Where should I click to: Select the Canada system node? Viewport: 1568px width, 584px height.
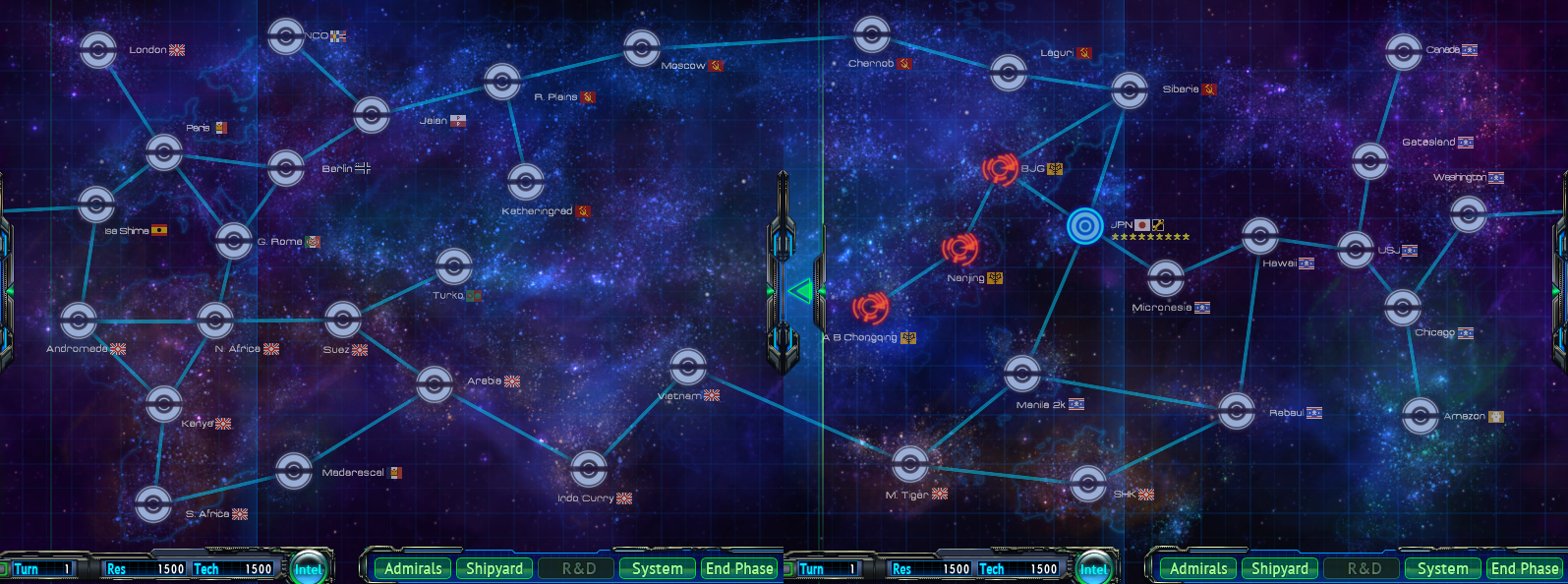pyautogui.click(x=1404, y=51)
